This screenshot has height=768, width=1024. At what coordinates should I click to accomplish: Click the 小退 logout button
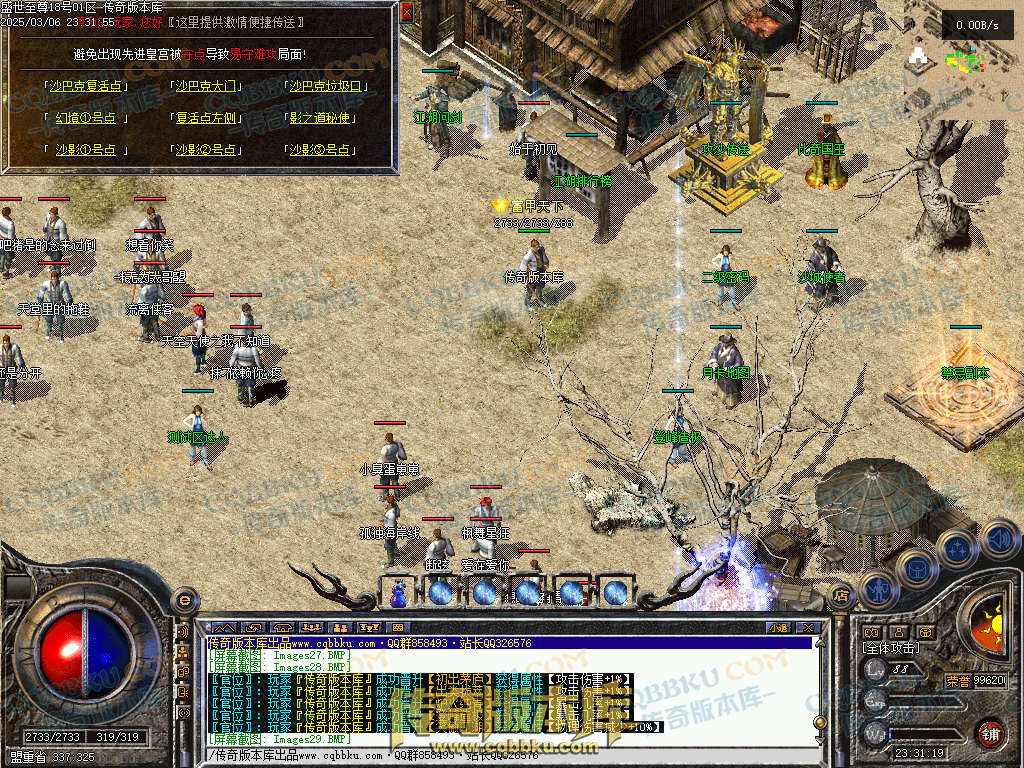tap(778, 628)
